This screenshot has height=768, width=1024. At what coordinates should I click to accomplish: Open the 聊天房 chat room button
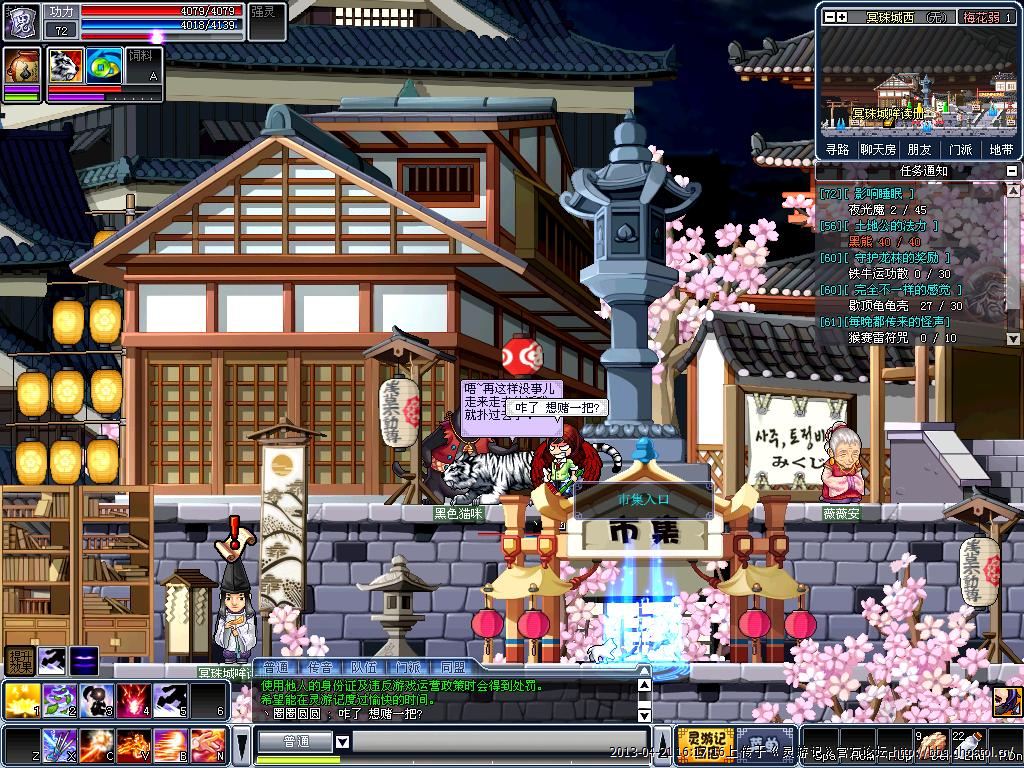tap(878, 149)
